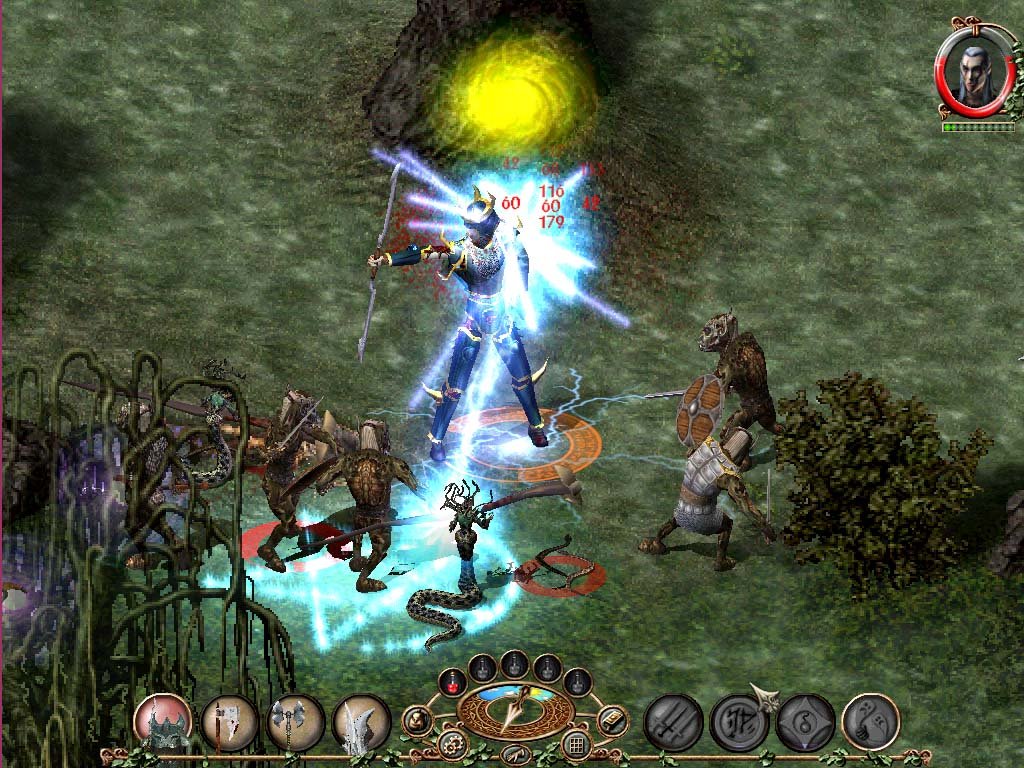Open the grid inventory button
The width and height of the screenshot is (1024, 768).
tap(575, 744)
